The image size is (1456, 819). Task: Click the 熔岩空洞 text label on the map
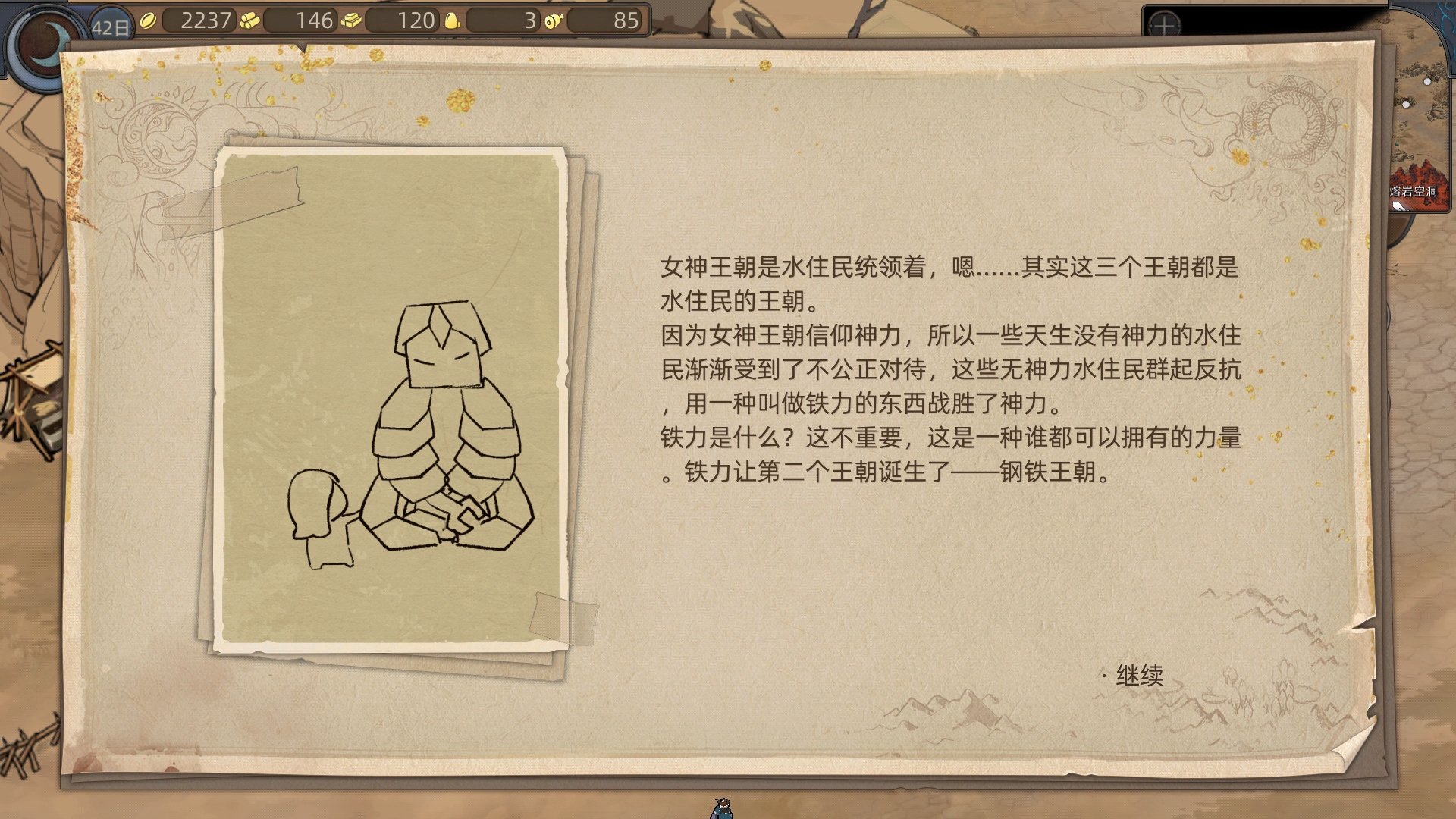tap(1414, 191)
